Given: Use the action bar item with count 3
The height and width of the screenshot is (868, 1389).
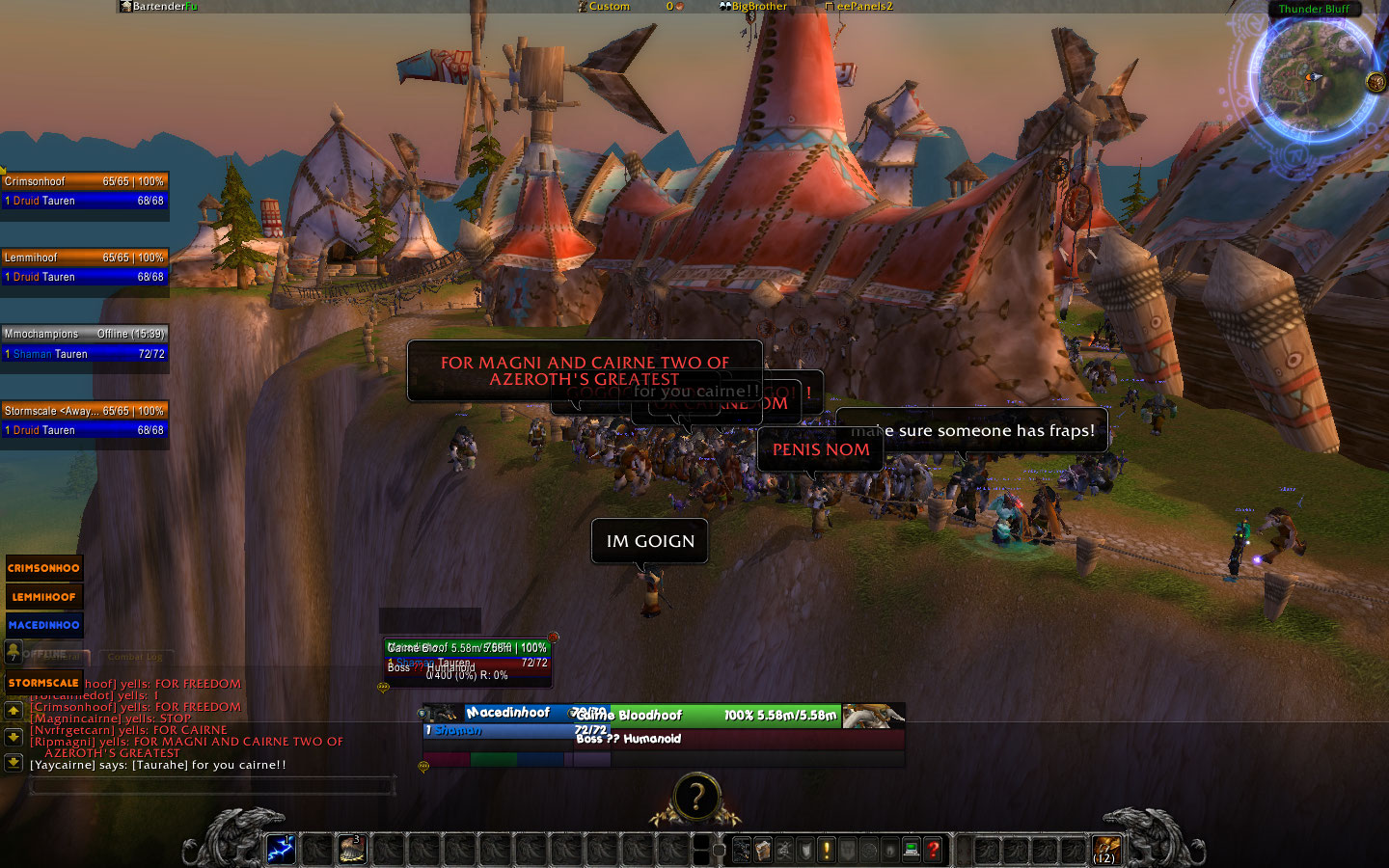Looking at the screenshot, I should tap(351, 850).
